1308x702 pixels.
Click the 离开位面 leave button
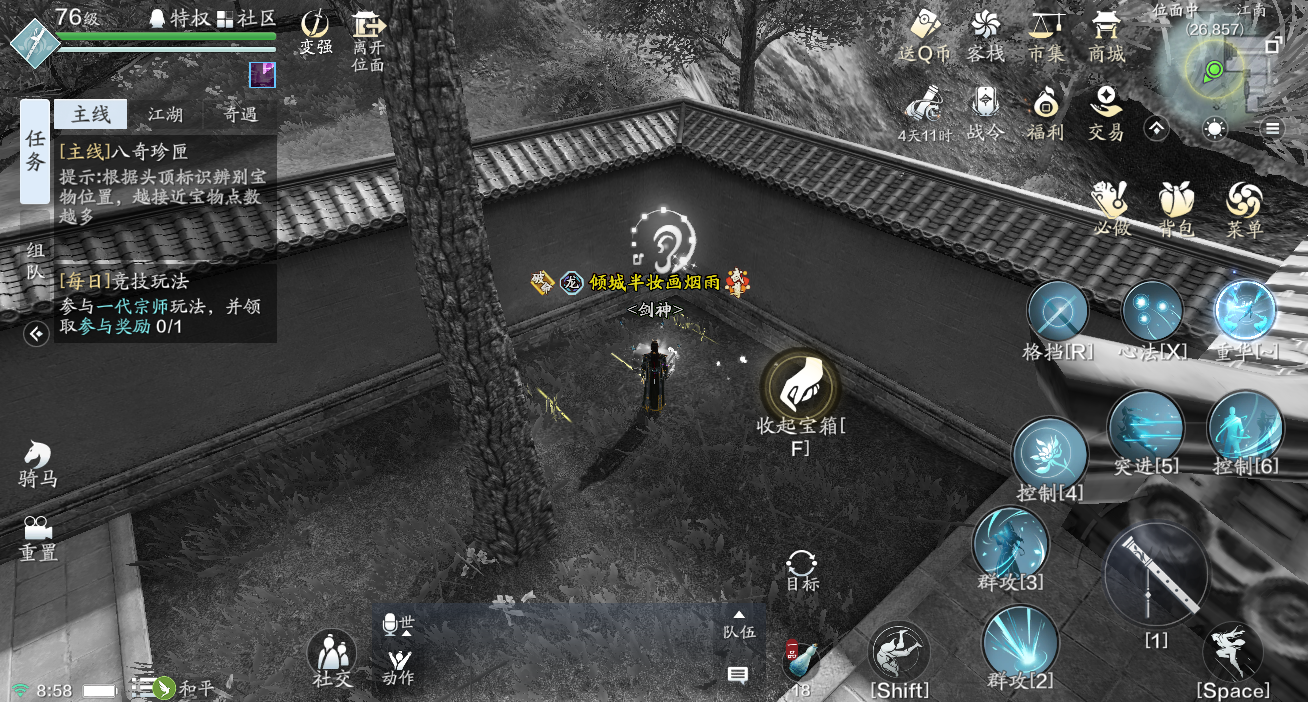point(368,38)
